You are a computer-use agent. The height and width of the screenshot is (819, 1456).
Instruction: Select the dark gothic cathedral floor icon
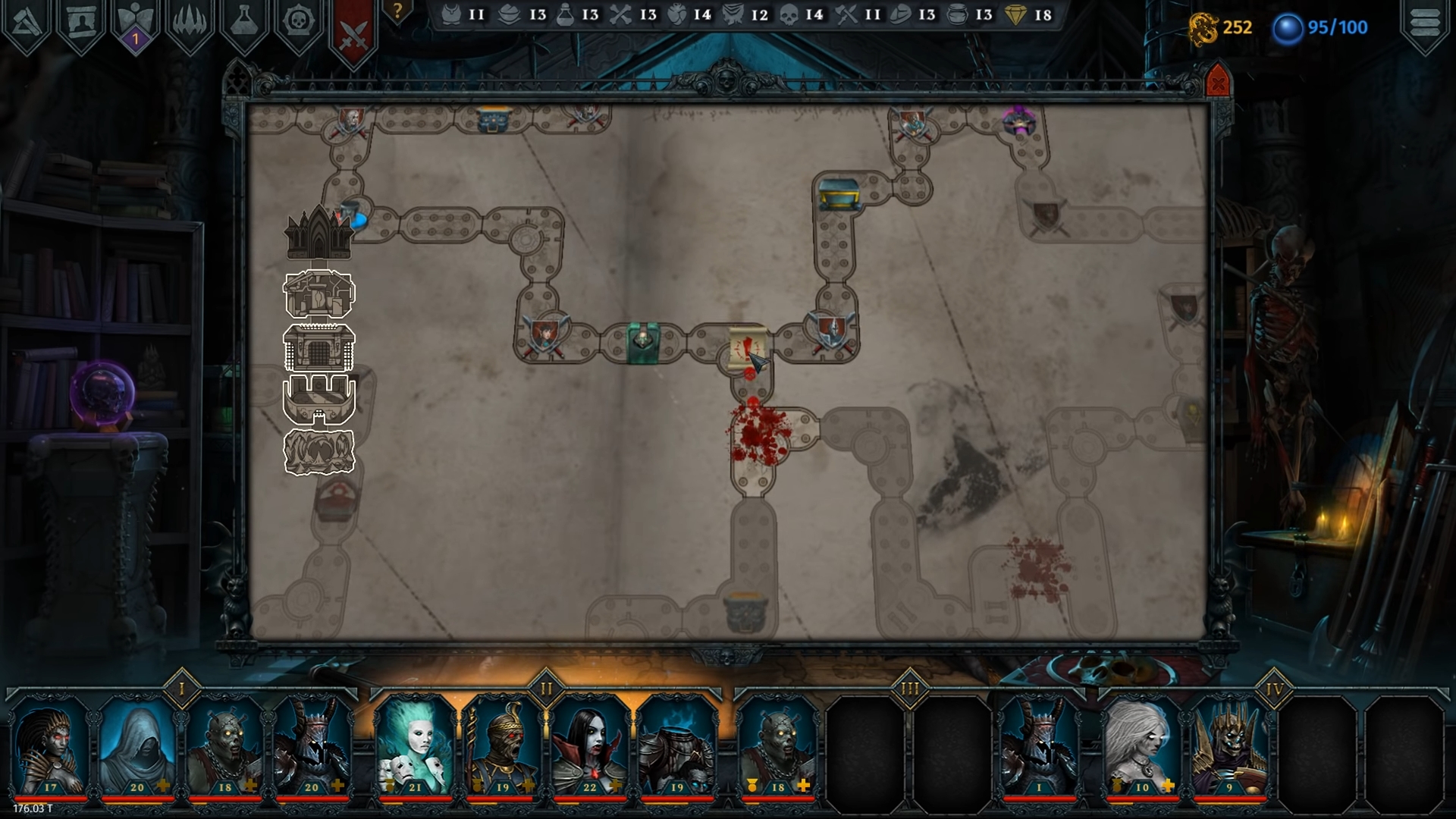[x=318, y=233]
